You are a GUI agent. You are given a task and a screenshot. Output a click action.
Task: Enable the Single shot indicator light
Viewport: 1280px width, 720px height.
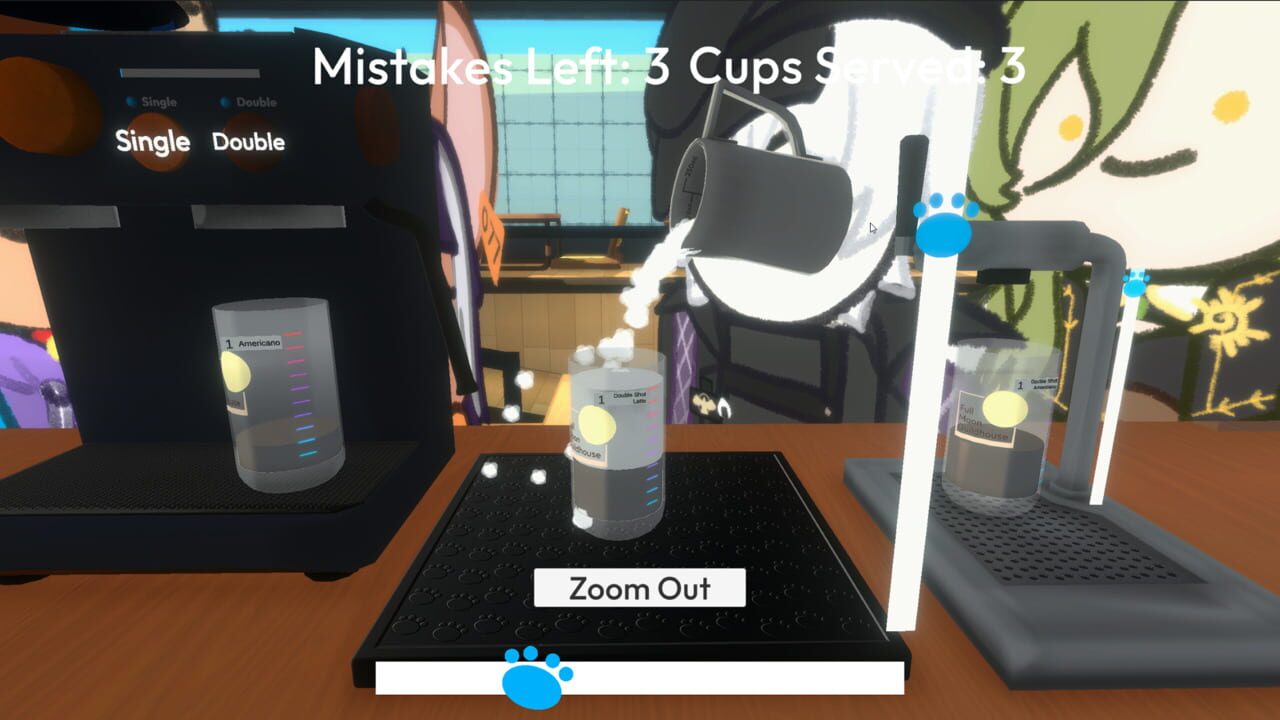point(128,101)
